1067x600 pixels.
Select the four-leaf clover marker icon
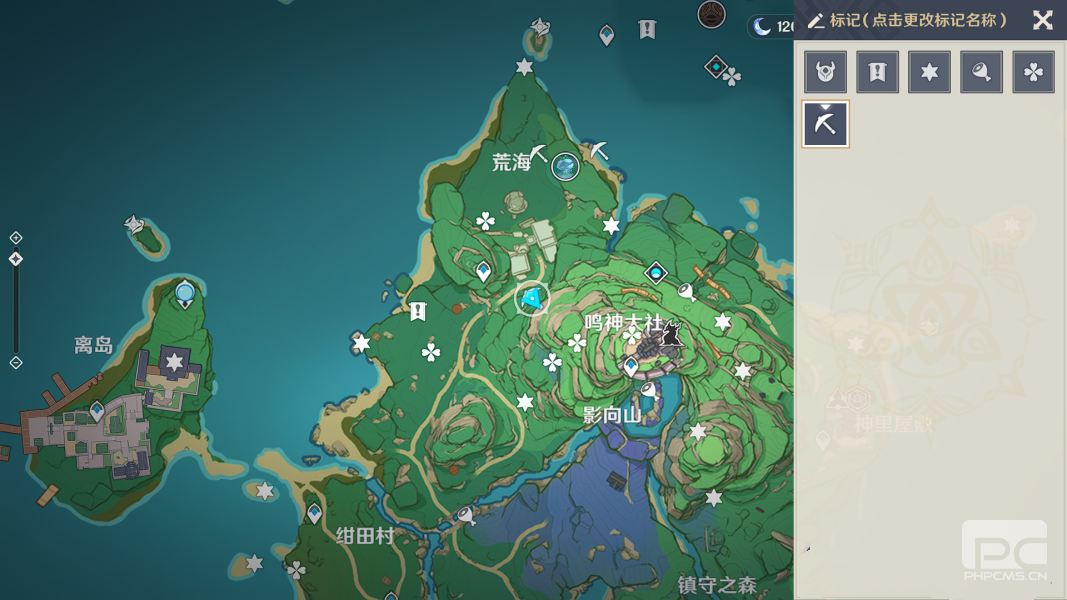[1033, 72]
